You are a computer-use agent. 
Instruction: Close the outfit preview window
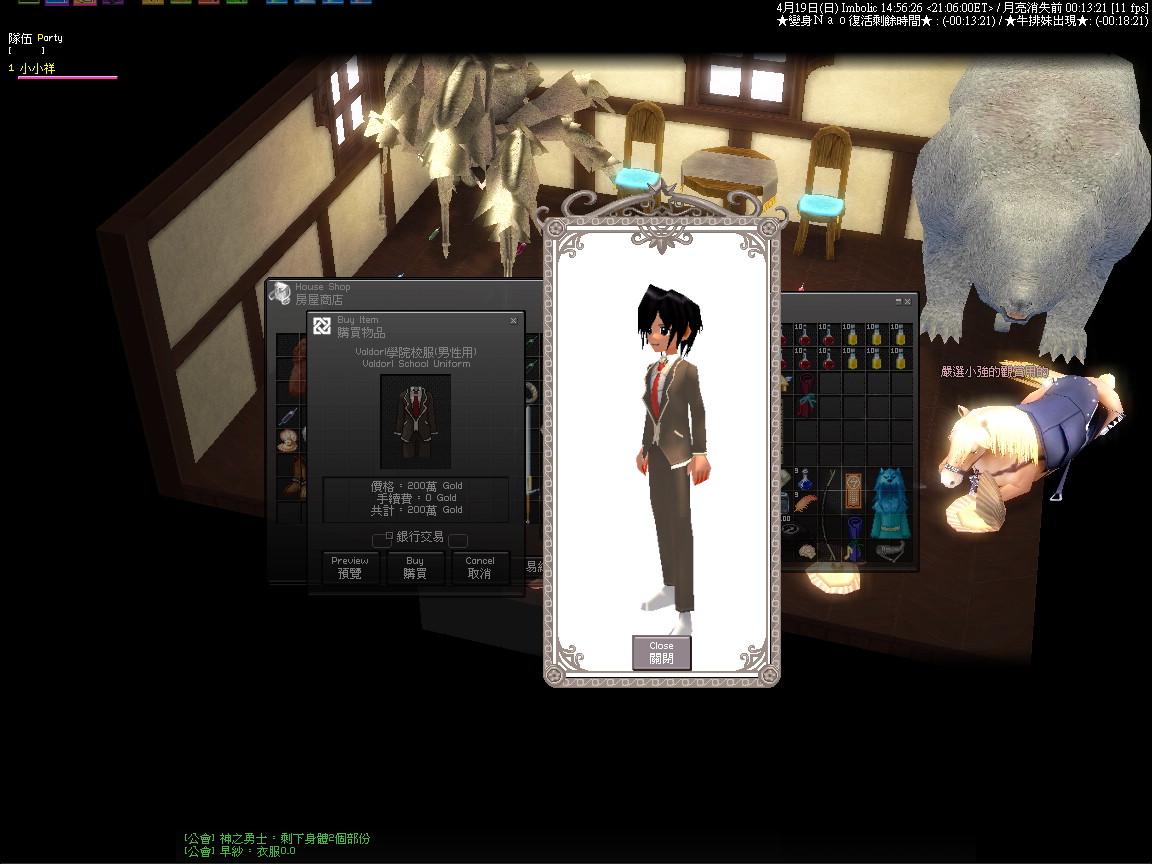661,652
